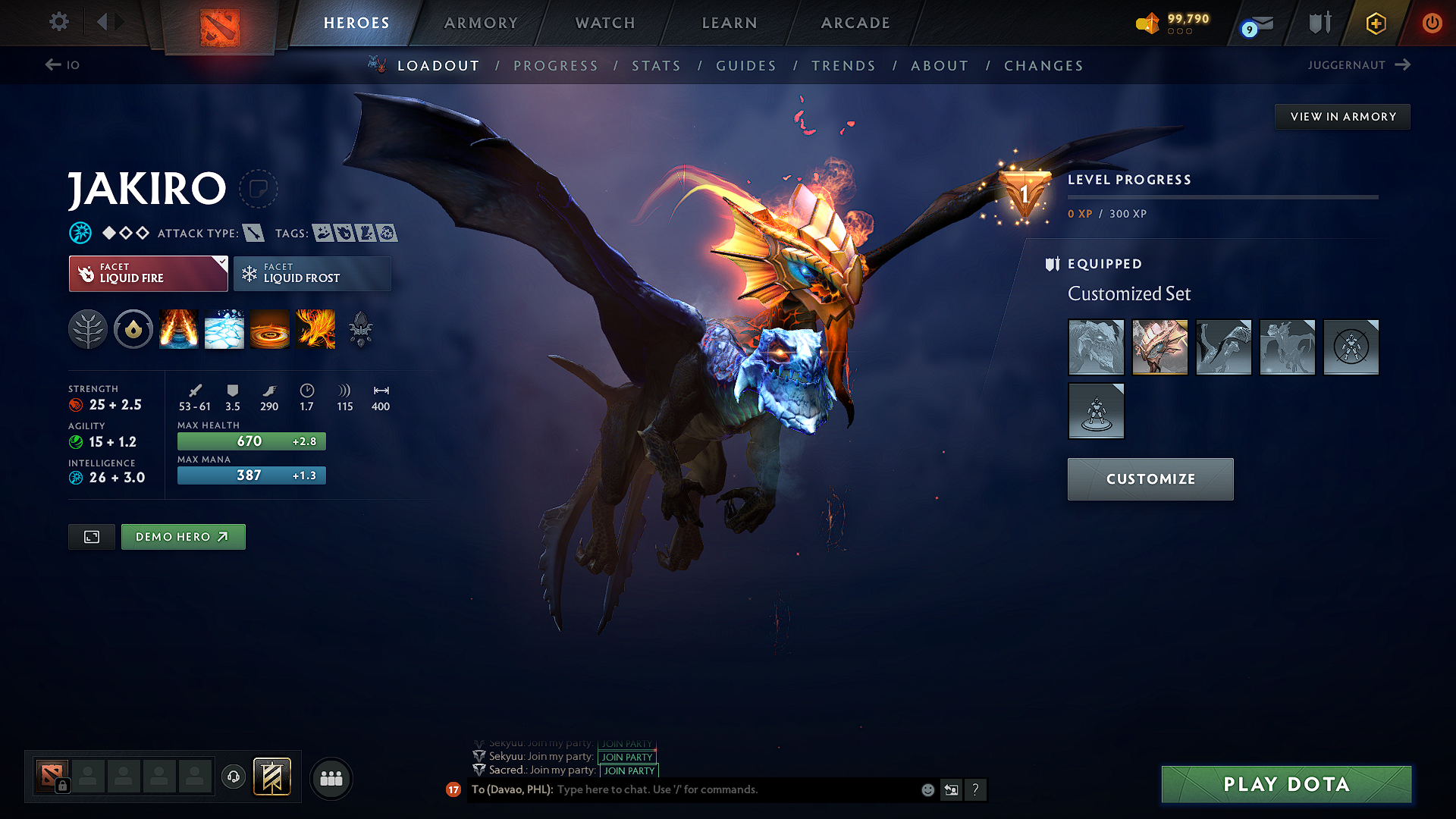Switch to the STATS tab
Viewport: 1456px width, 819px height.
coord(656,66)
